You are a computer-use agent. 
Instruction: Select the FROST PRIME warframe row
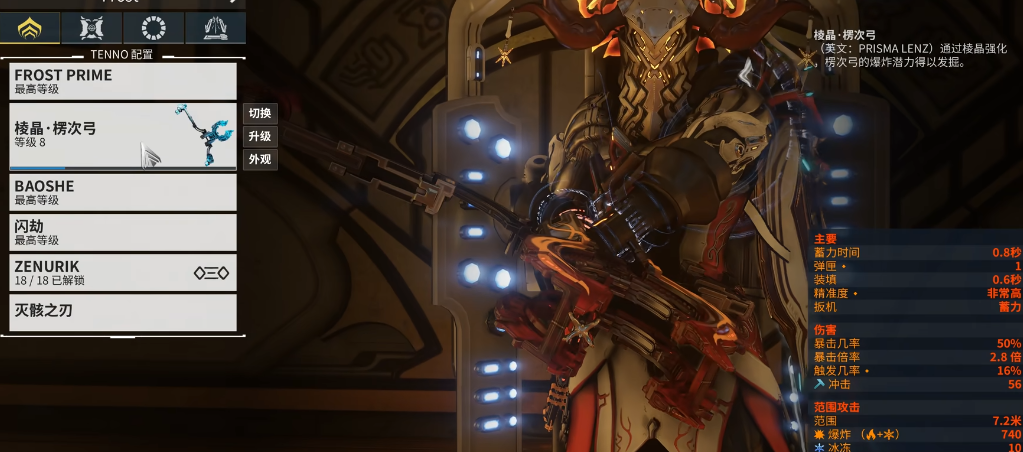123,81
